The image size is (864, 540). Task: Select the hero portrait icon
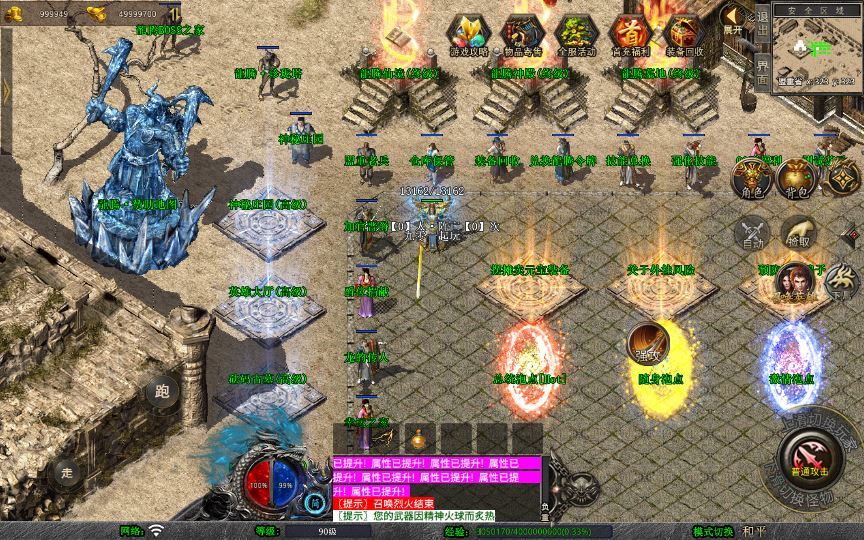(795, 281)
